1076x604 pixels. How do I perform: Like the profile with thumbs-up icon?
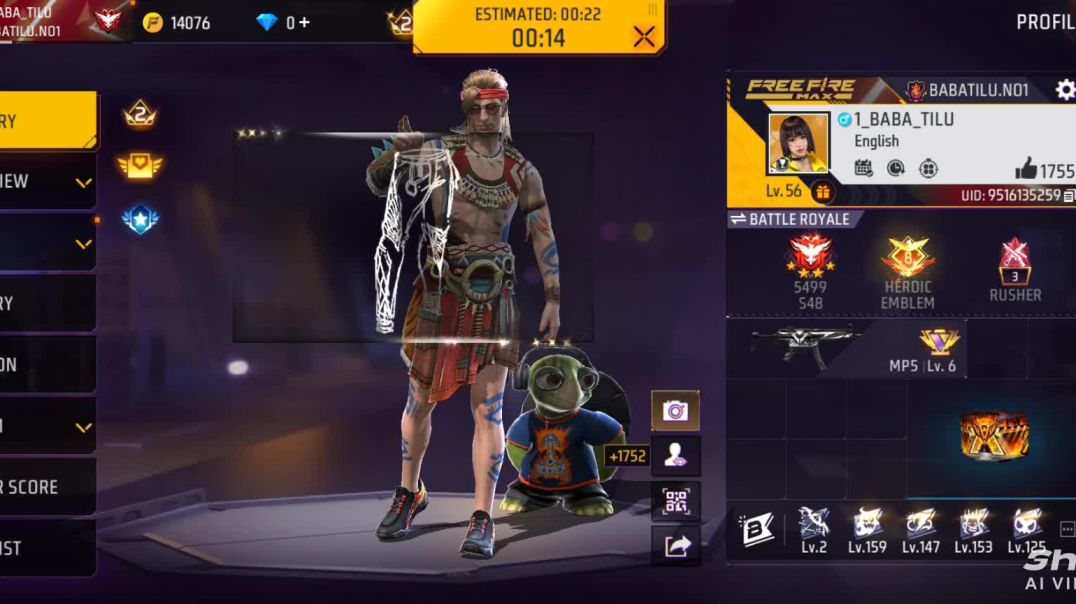pyautogui.click(x=1026, y=169)
